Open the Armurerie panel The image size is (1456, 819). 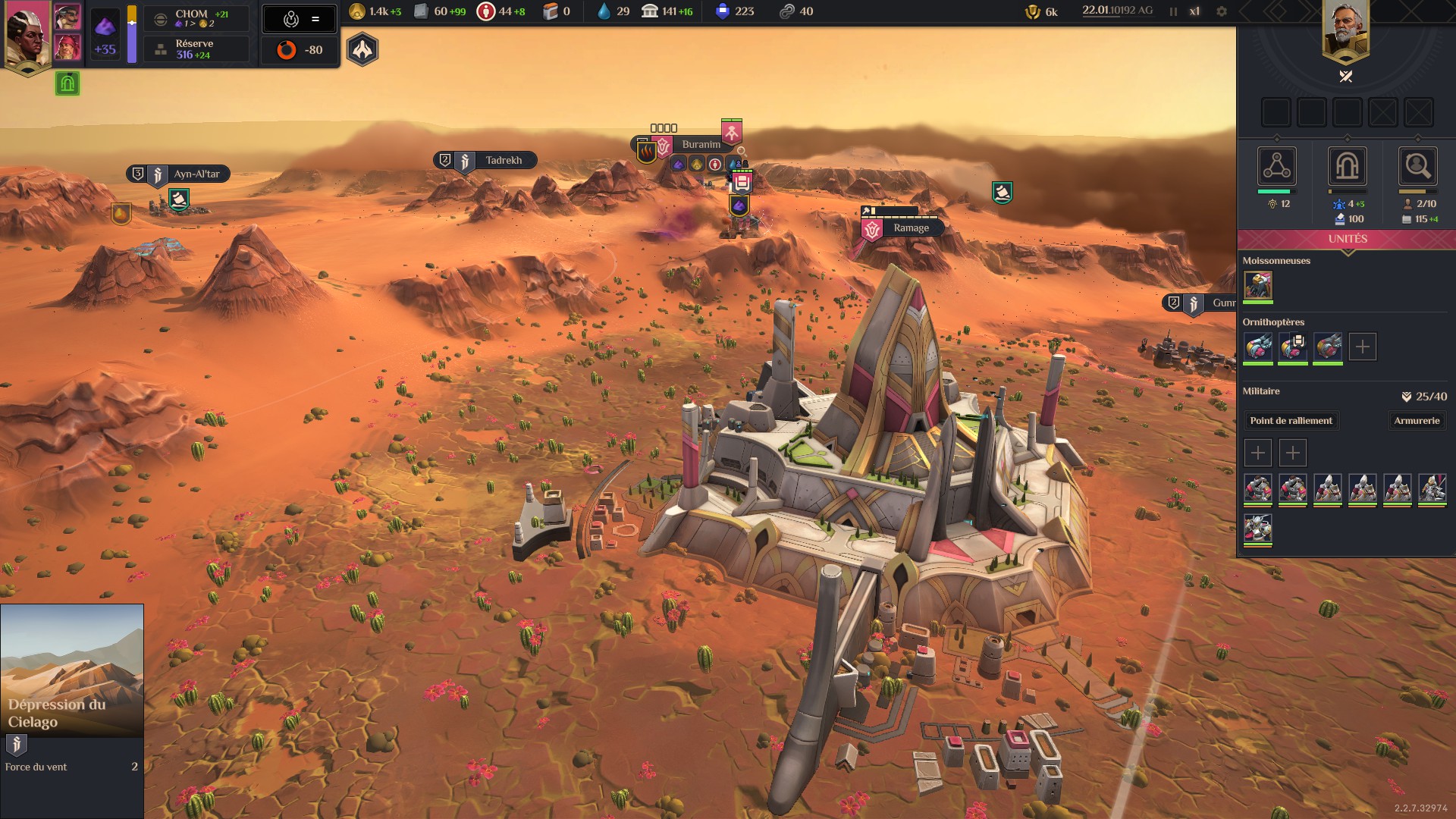click(x=1416, y=421)
